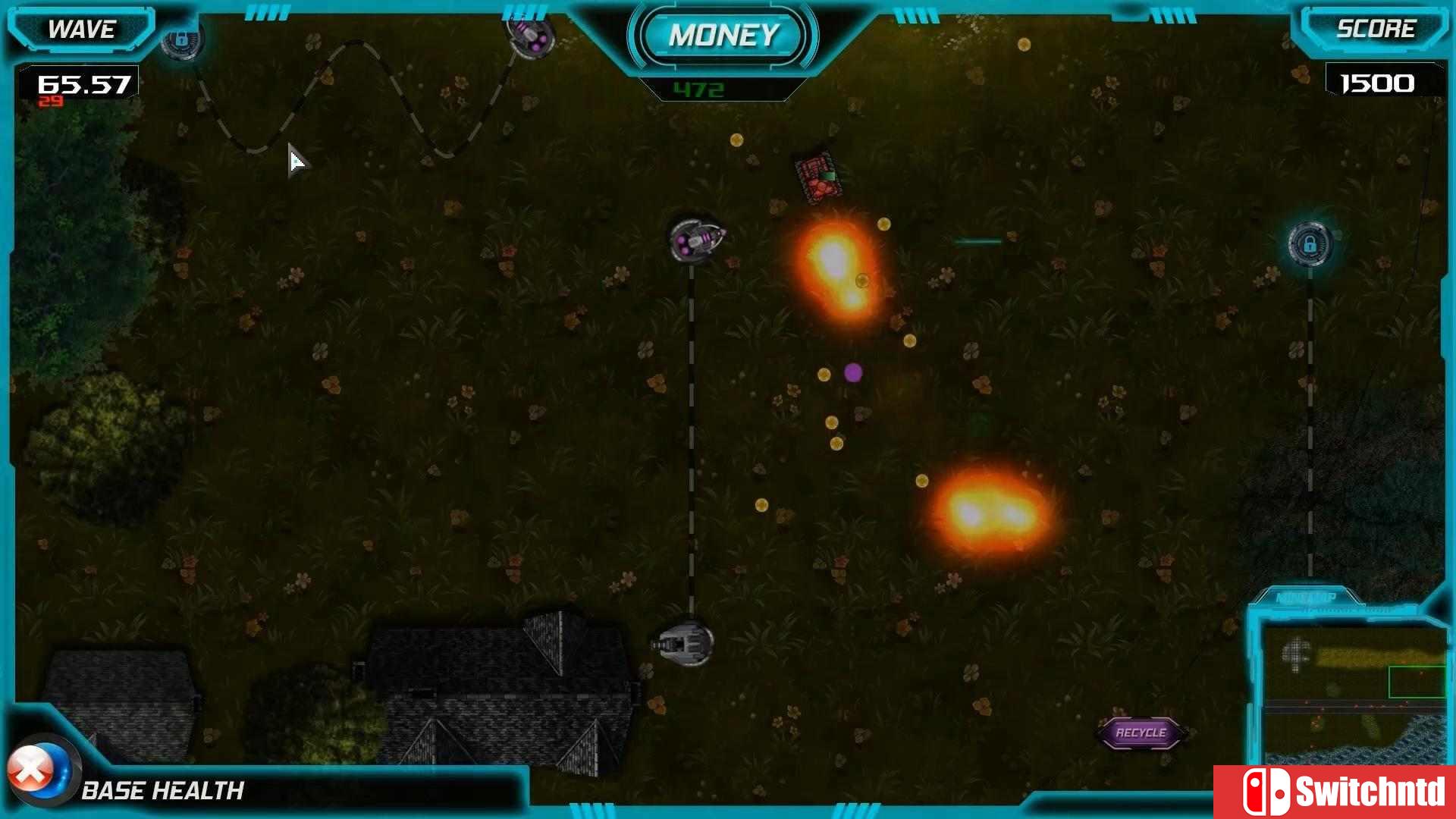
Task: Toggle open the locked emplacement below the purple turret
Action: pyautogui.click(x=1310, y=244)
